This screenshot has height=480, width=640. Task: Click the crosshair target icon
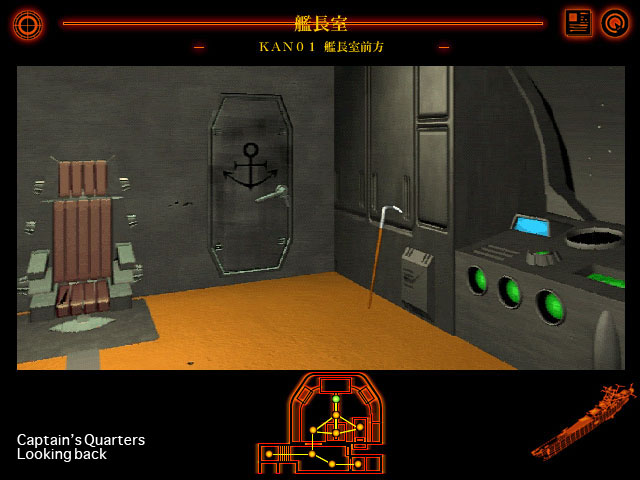coord(27,23)
